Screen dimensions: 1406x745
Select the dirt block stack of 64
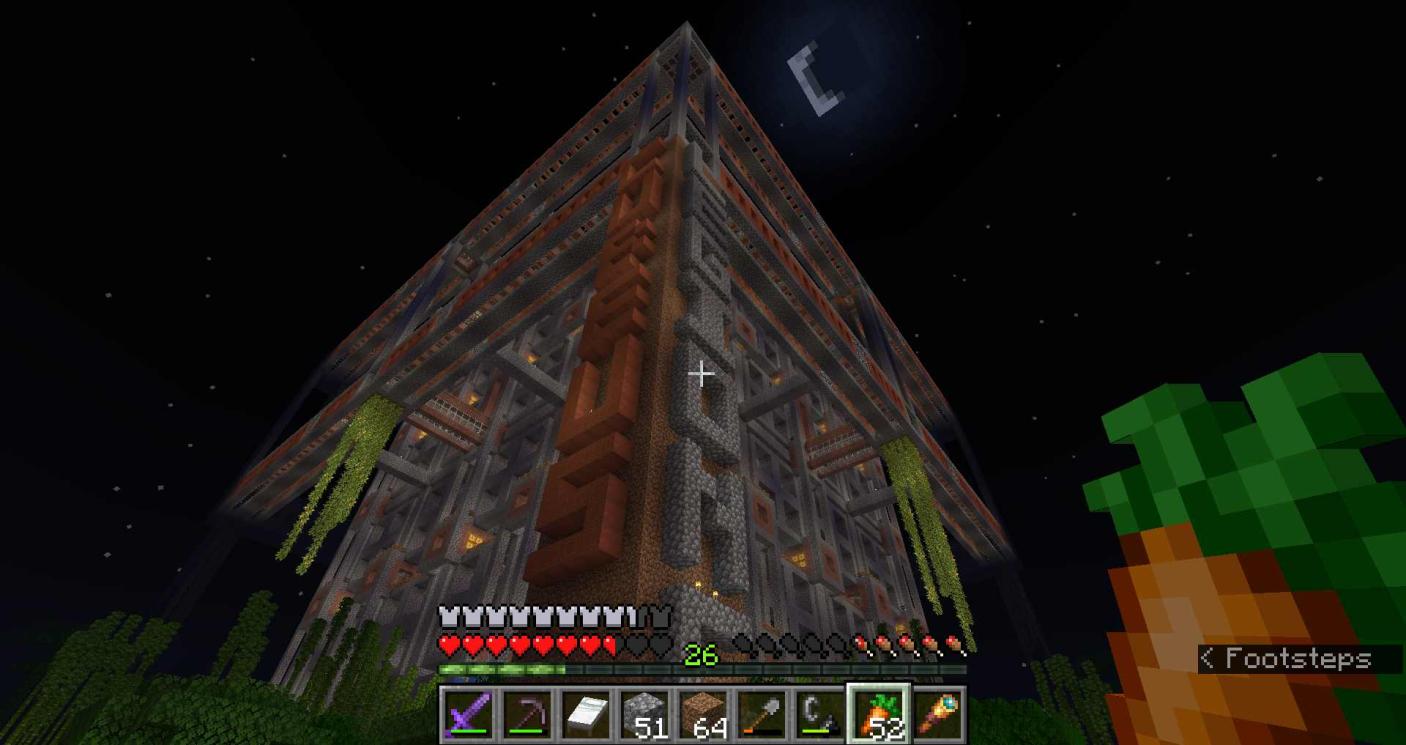pyautogui.click(x=703, y=714)
